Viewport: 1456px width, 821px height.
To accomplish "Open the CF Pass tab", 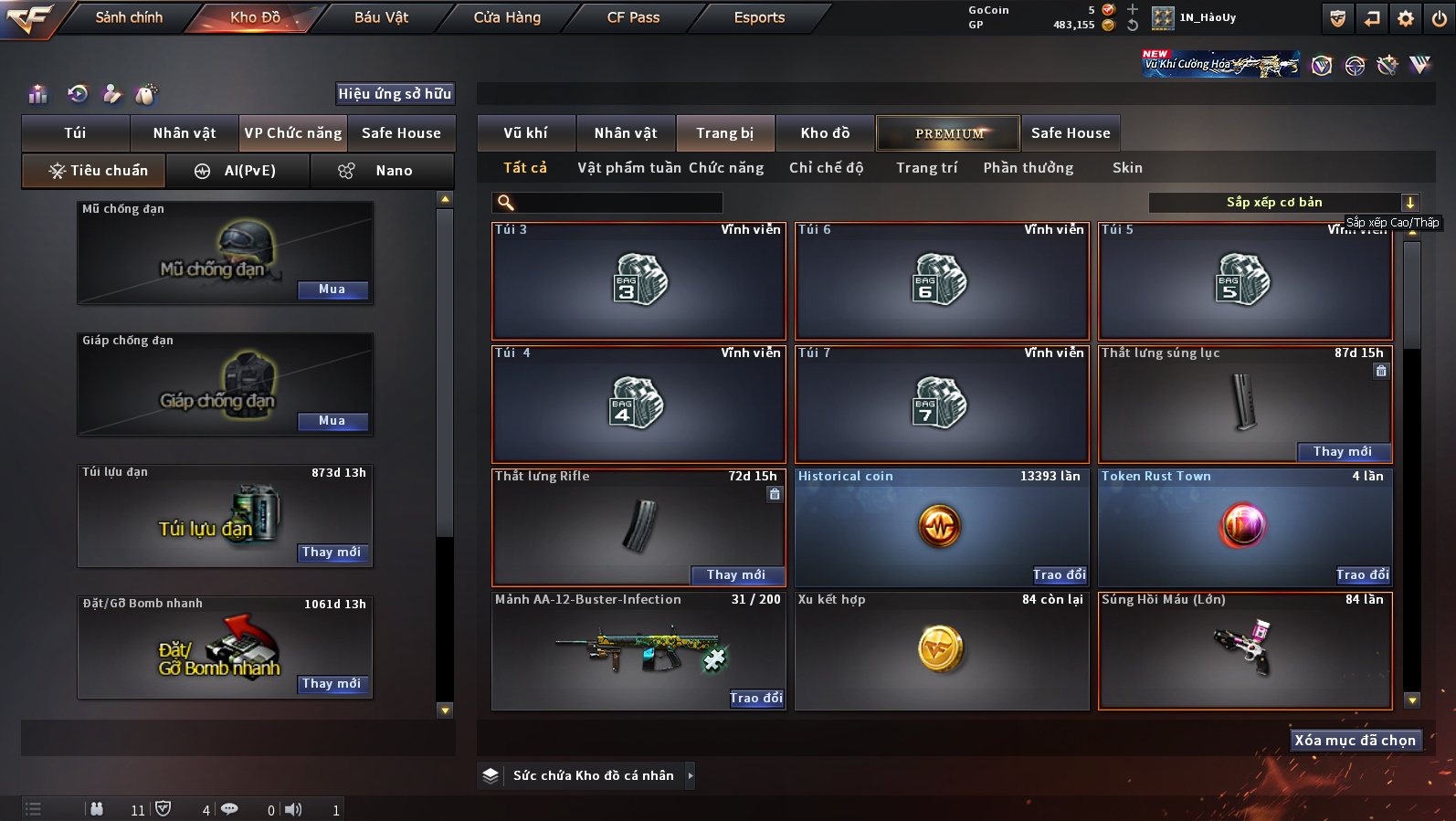I will tap(633, 17).
